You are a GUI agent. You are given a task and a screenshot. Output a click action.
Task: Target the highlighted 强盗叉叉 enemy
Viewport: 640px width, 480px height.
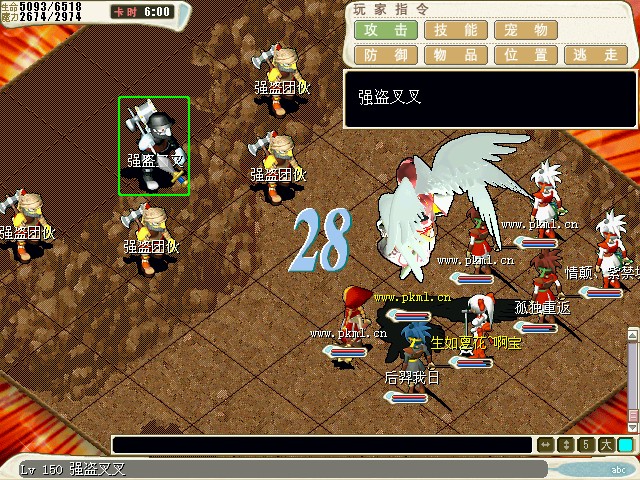click(154, 146)
